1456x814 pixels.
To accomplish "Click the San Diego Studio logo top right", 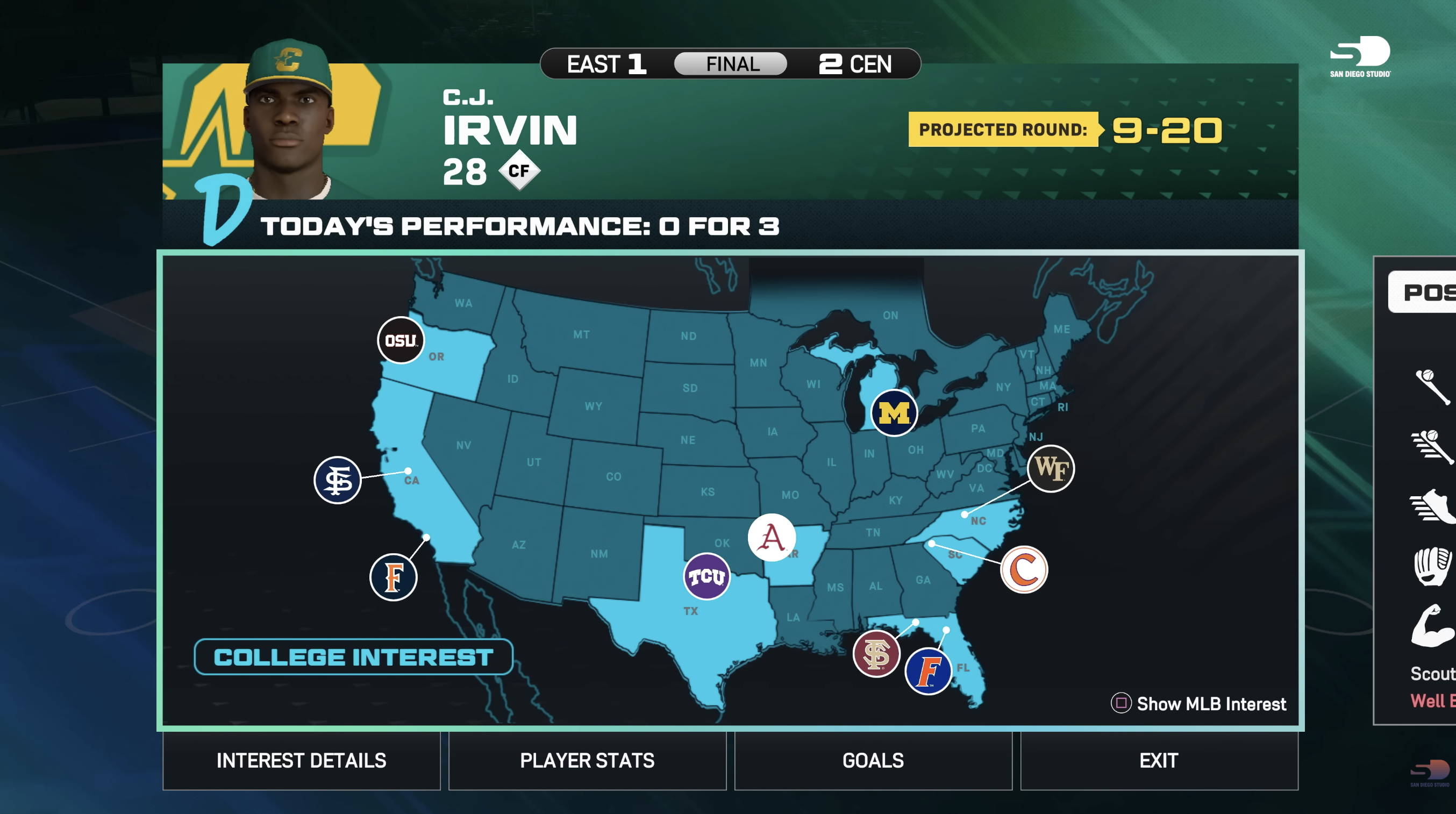I will (x=1359, y=54).
